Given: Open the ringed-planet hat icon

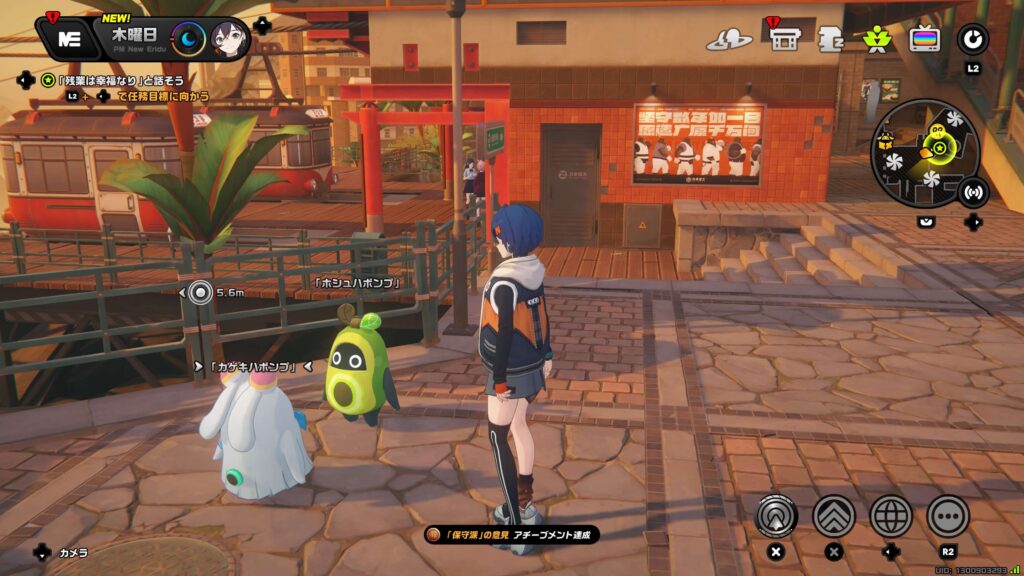Looking at the screenshot, I should click(730, 40).
